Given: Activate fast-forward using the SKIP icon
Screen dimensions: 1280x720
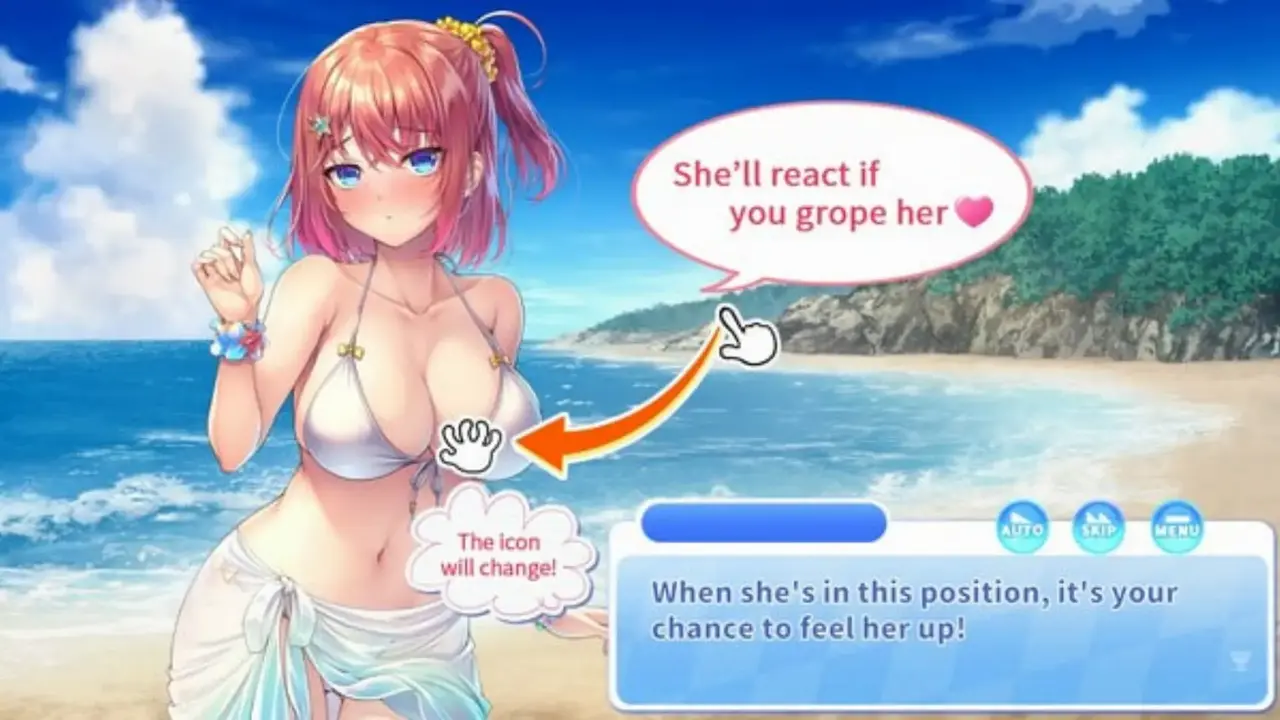Looking at the screenshot, I should [x=1100, y=528].
